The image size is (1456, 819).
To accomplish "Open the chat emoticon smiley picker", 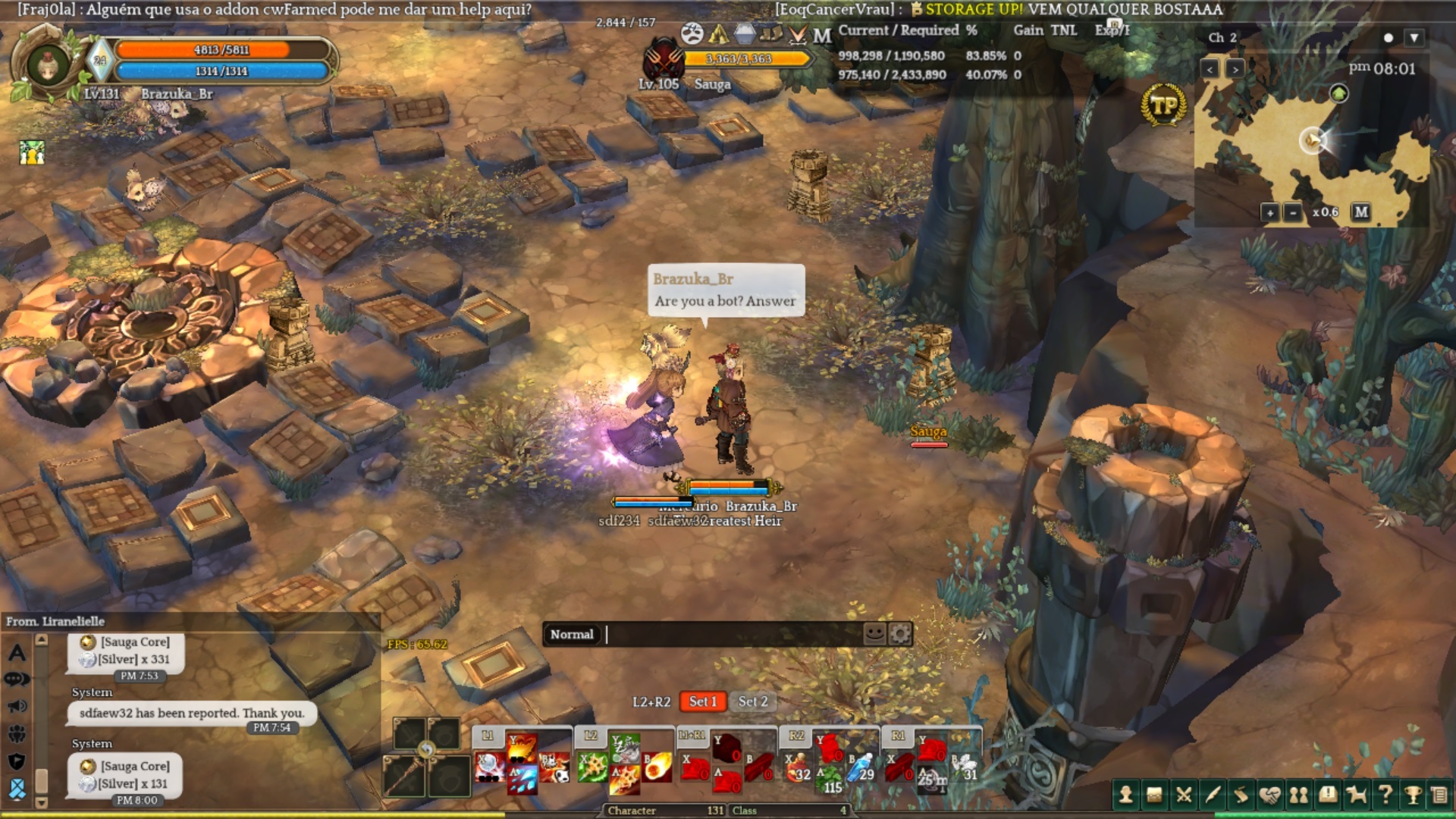I will point(874,633).
